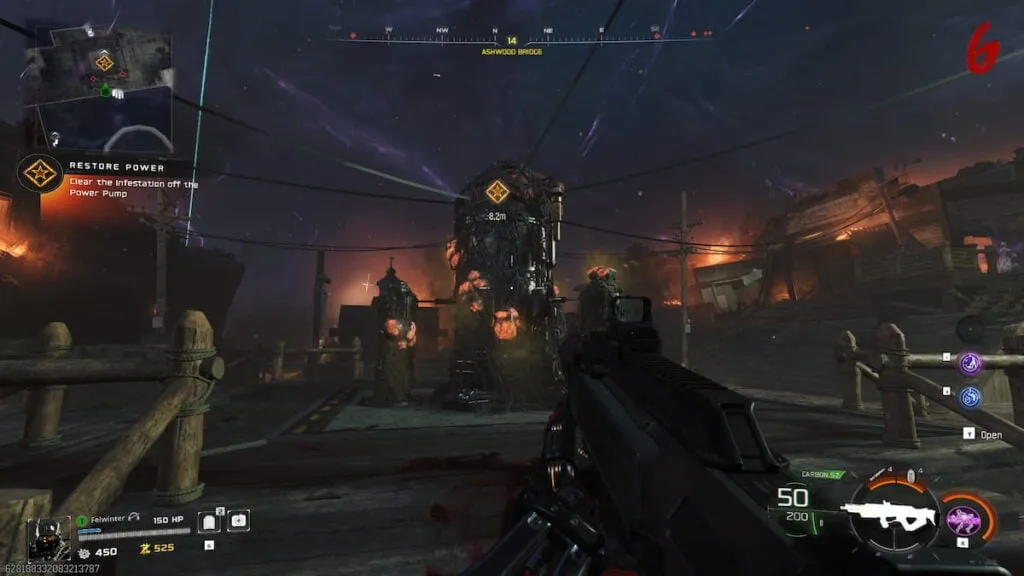This screenshot has width=1024, height=576.
Task: Use the medkit item slot
Action: pyautogui.click(x=238, y=521)
